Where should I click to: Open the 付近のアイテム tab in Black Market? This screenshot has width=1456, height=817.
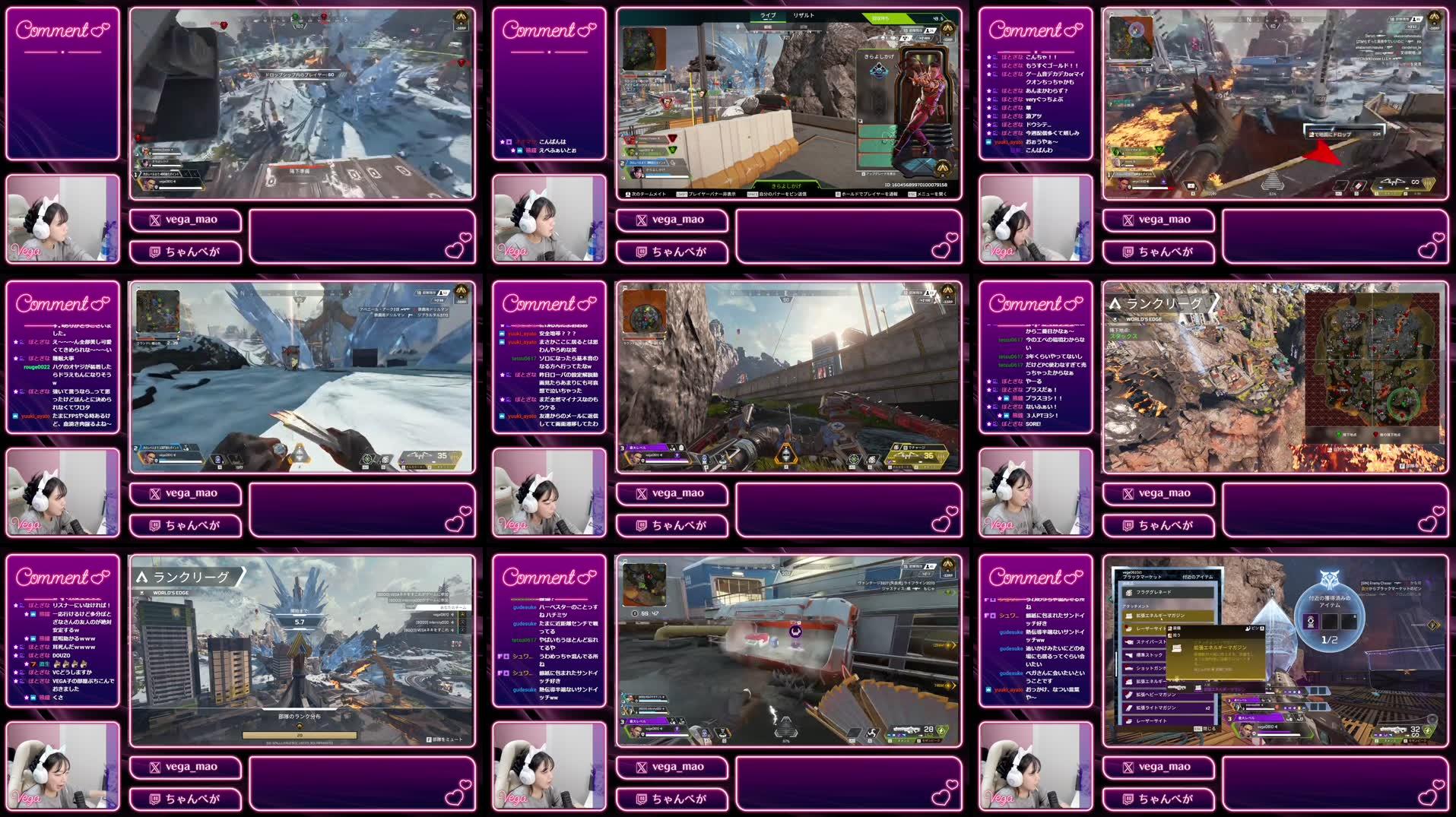1197,578
